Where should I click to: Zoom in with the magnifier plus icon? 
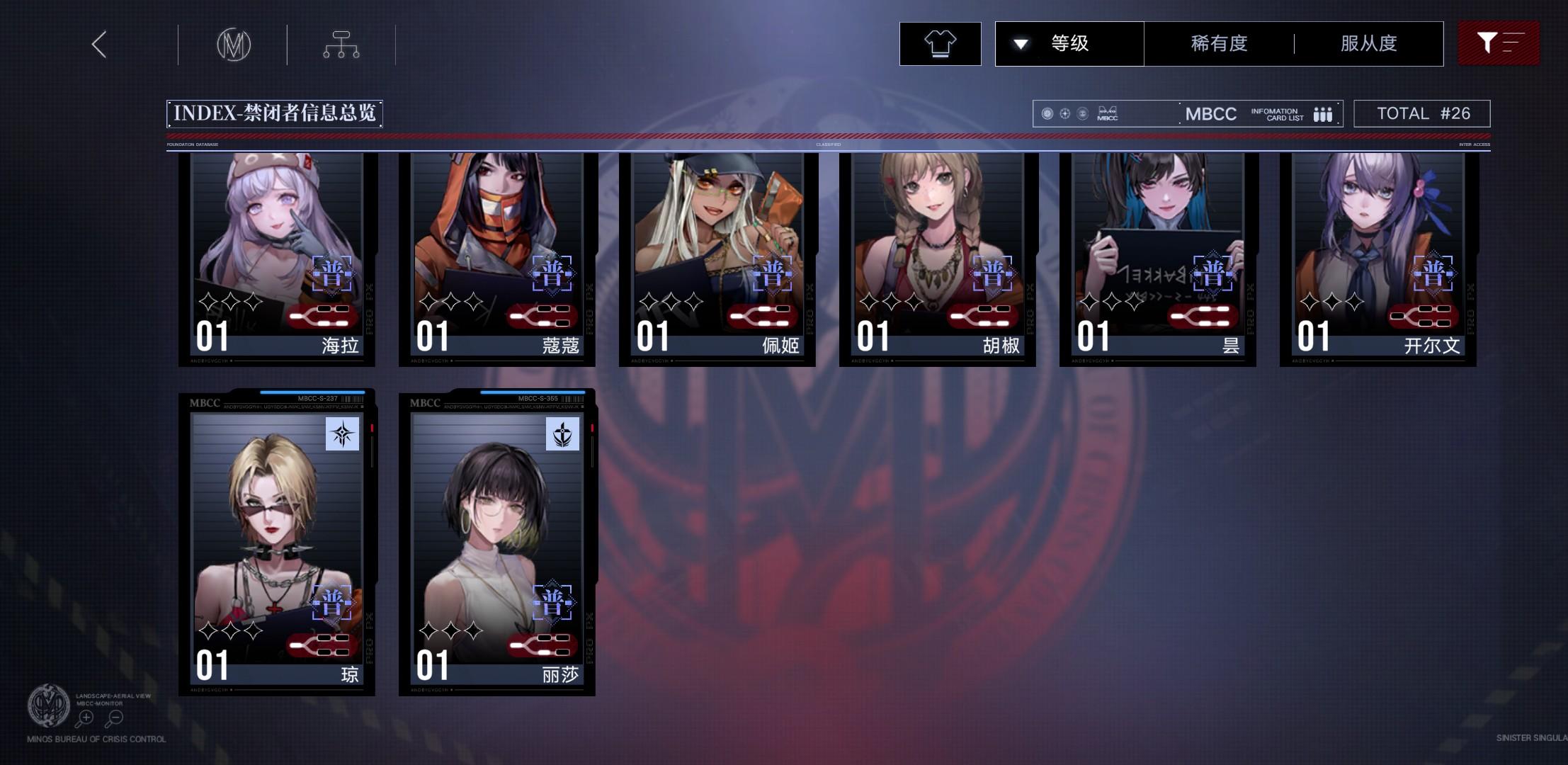[x=85, y=718]
